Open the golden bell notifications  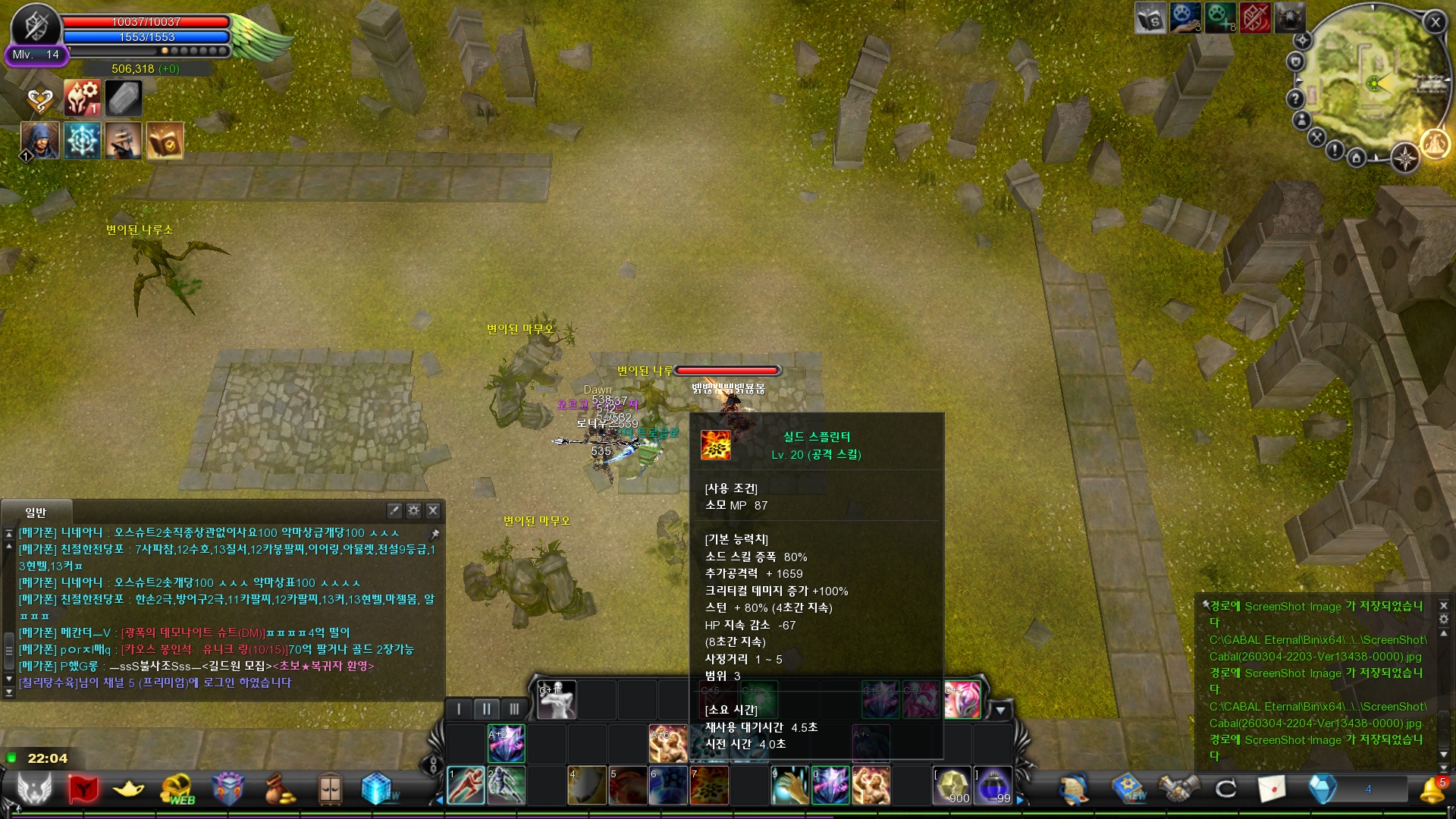coord(1432,790)
